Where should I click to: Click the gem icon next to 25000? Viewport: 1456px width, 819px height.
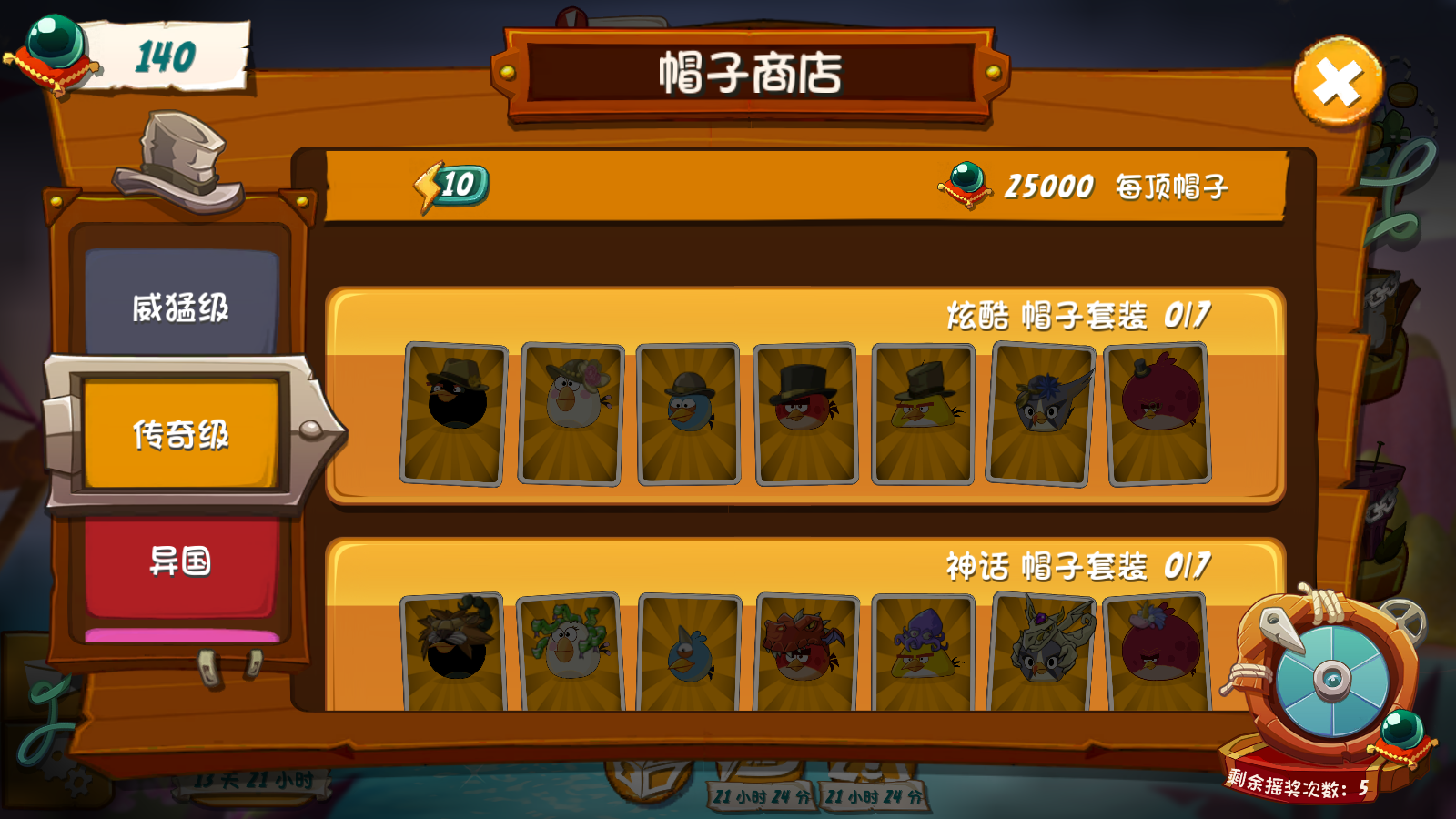pos(966,185)
